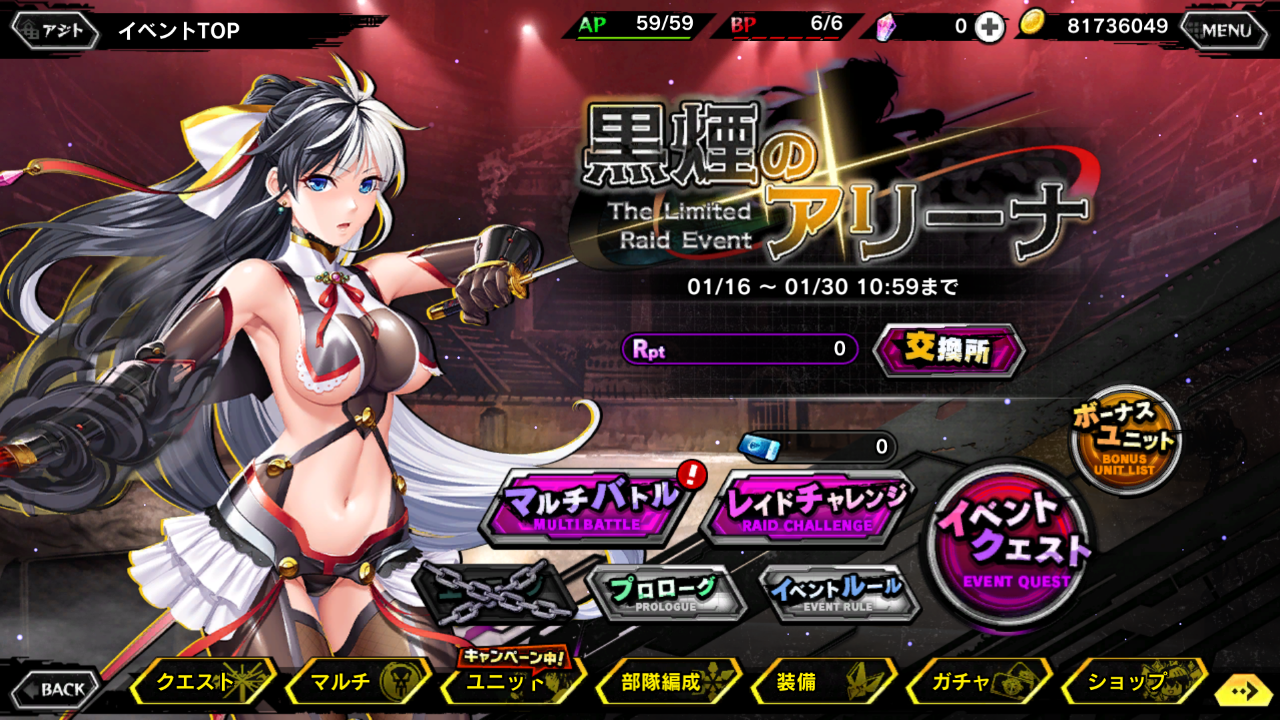Open the MENU in the top-right corner
This screenshot has height=720, width=1280.
[x=1225, y=30]
